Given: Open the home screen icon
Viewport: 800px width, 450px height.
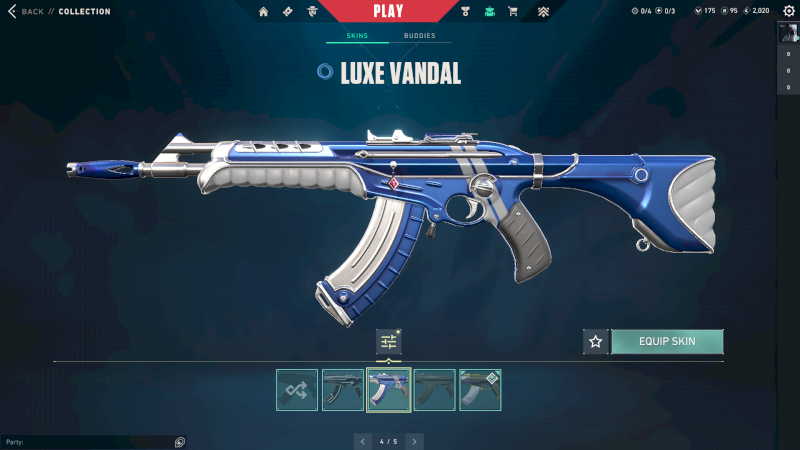Looking at the screenshot, I should [x=264, y=12].
